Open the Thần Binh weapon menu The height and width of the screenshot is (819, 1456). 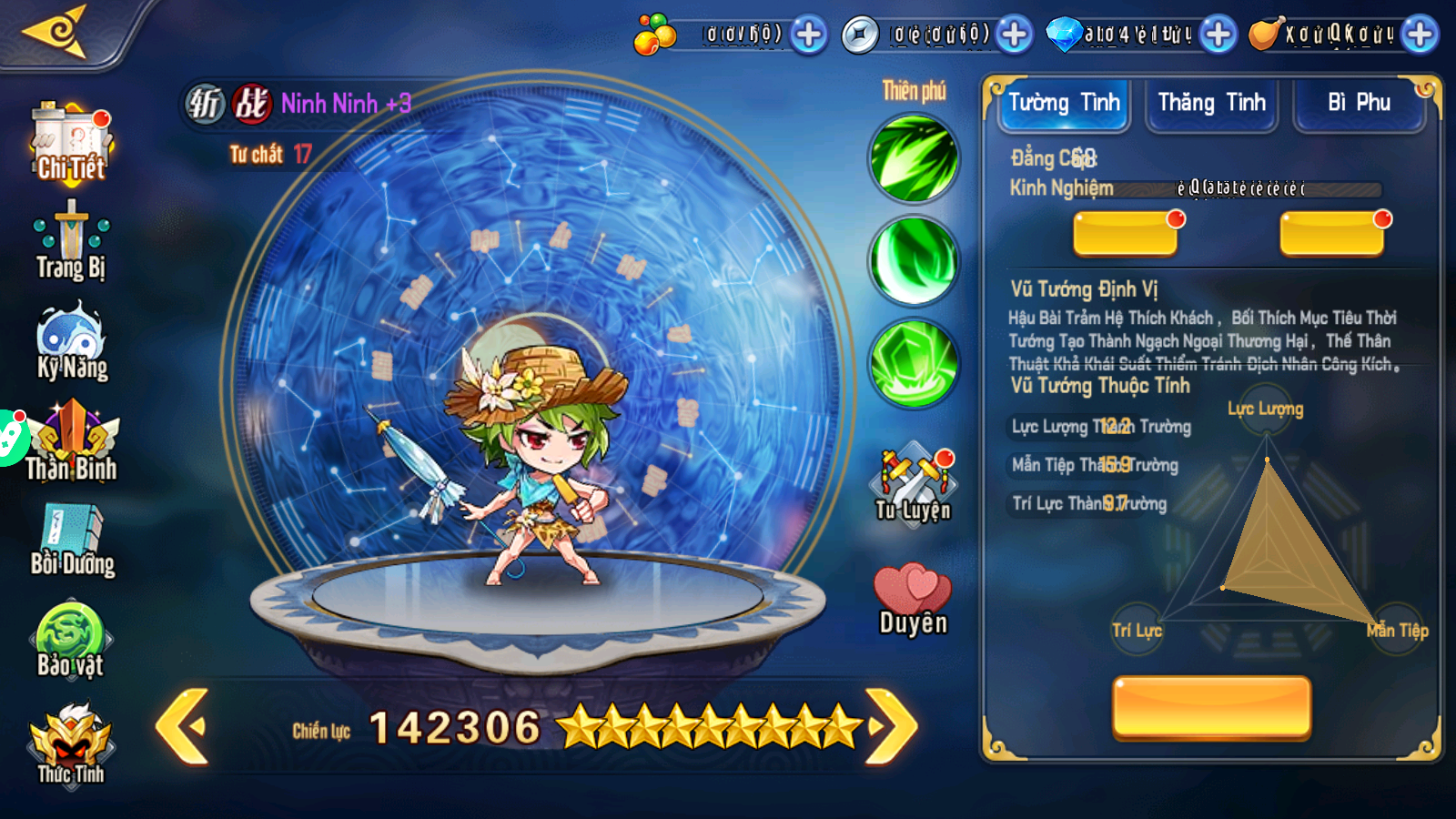(x=71, y=443)
